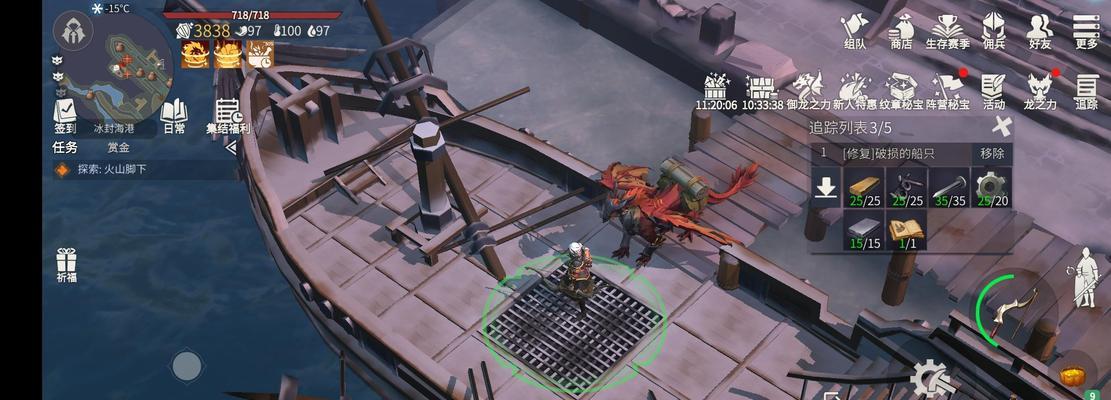Switch to the 赏金 bounty tab

click(x=118, y=147)
